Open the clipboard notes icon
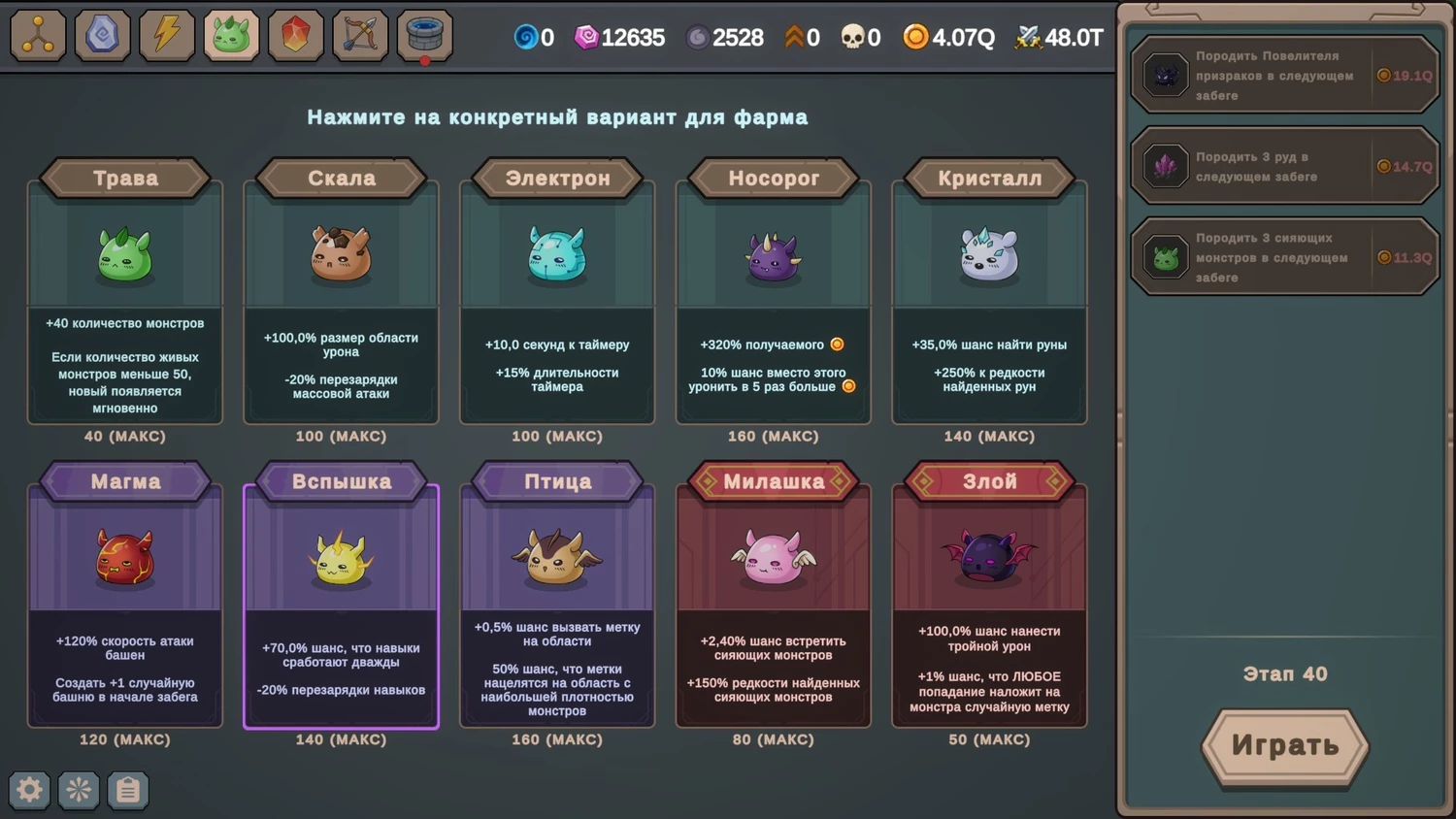 pos(127,790)
